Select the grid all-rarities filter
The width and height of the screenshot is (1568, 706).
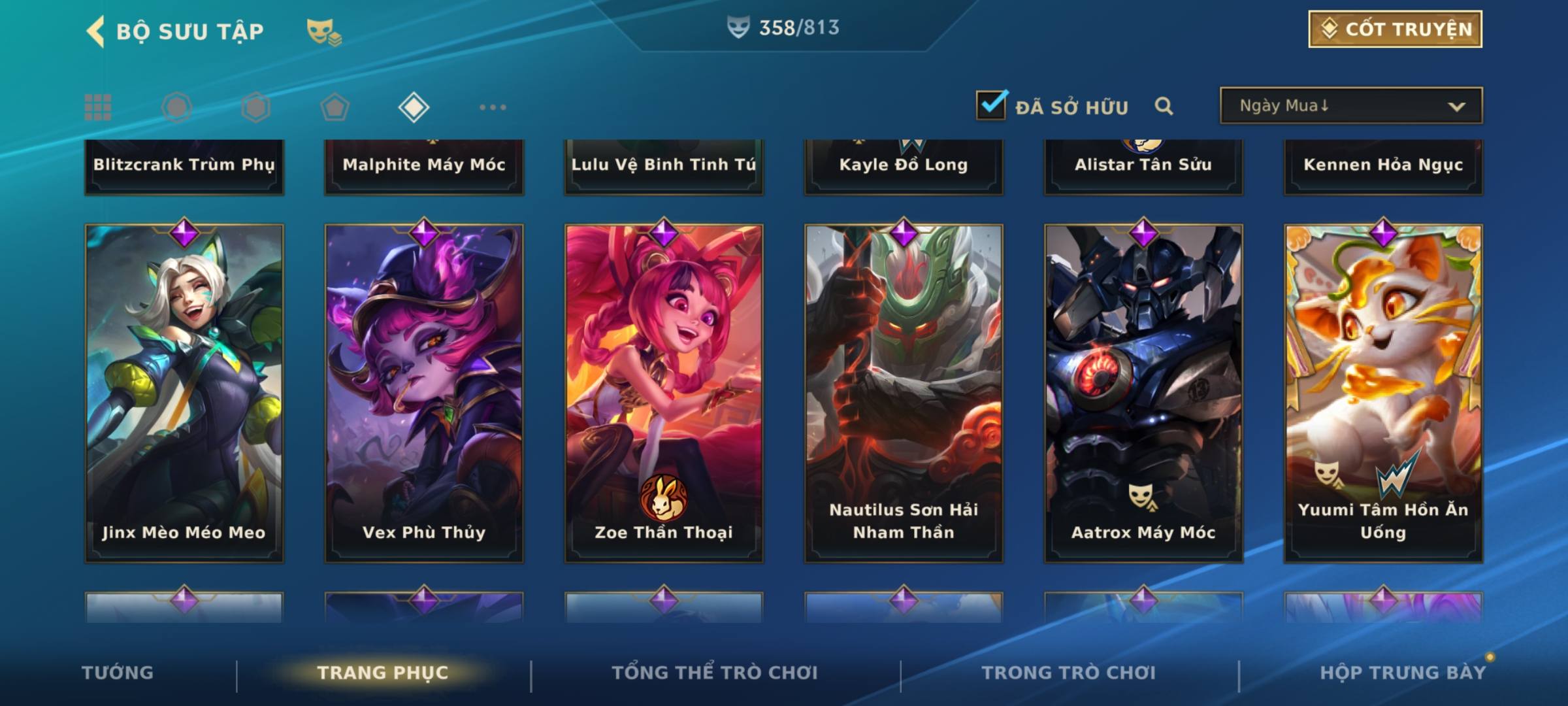[98, 107]
